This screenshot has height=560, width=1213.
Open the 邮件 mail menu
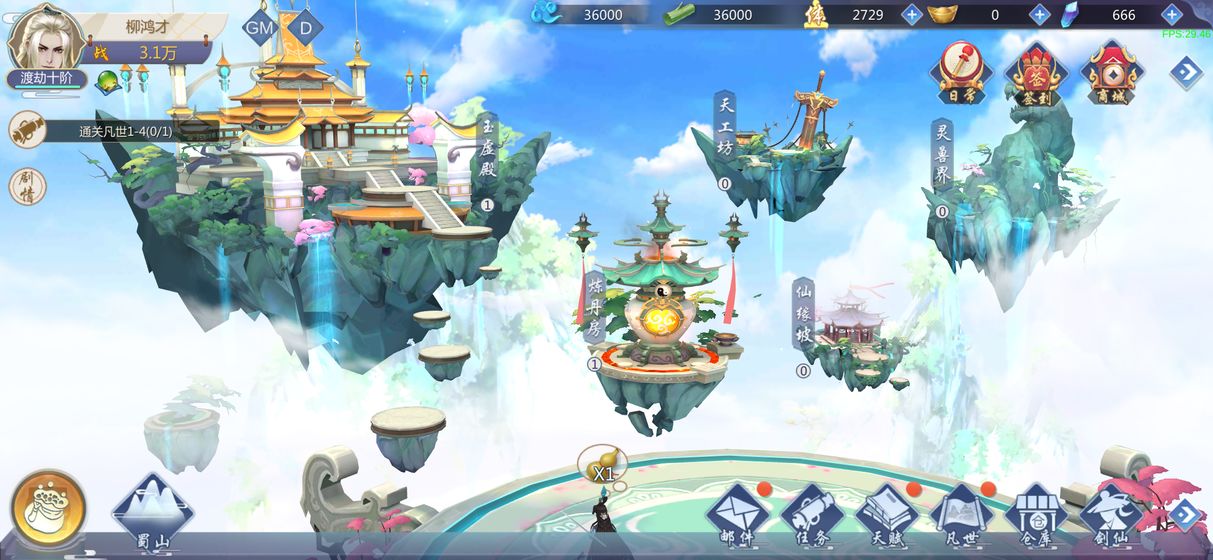pos(738,514)
